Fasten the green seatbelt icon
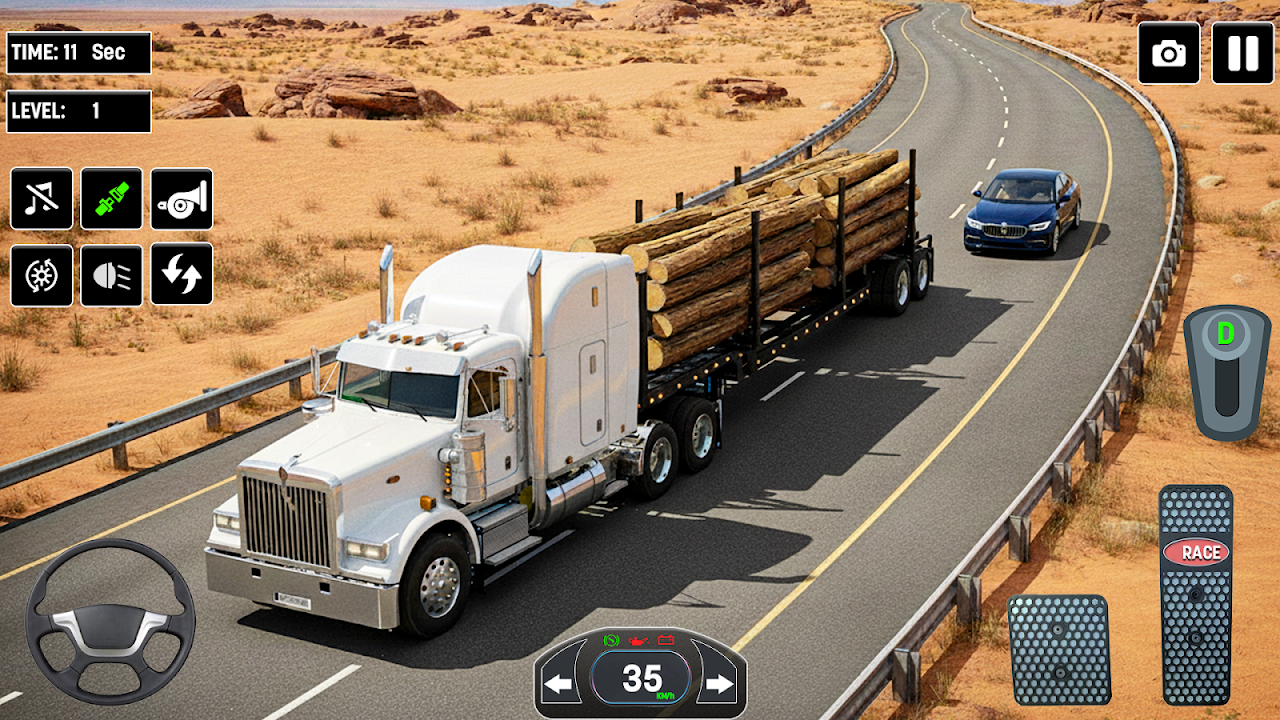 [x=112, y=199]
